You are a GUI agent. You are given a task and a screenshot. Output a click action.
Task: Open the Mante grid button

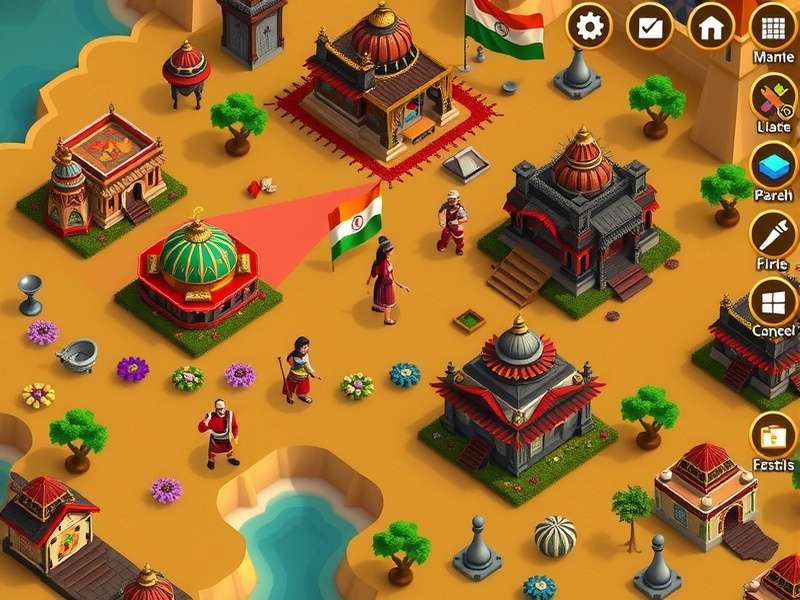pos(773,27)
